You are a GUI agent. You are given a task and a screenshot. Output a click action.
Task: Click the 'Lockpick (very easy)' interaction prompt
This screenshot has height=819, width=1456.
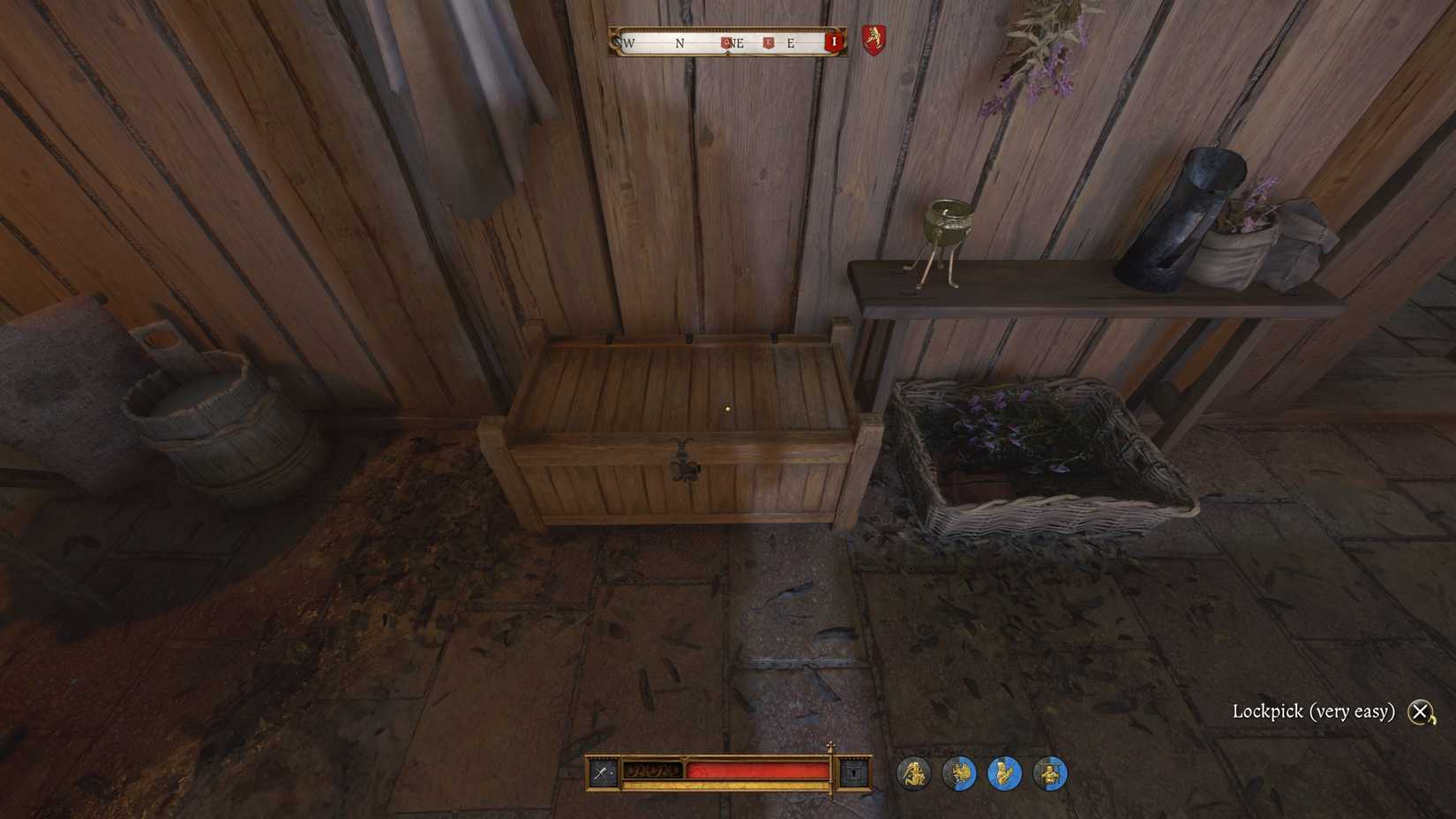(1315, 710)
